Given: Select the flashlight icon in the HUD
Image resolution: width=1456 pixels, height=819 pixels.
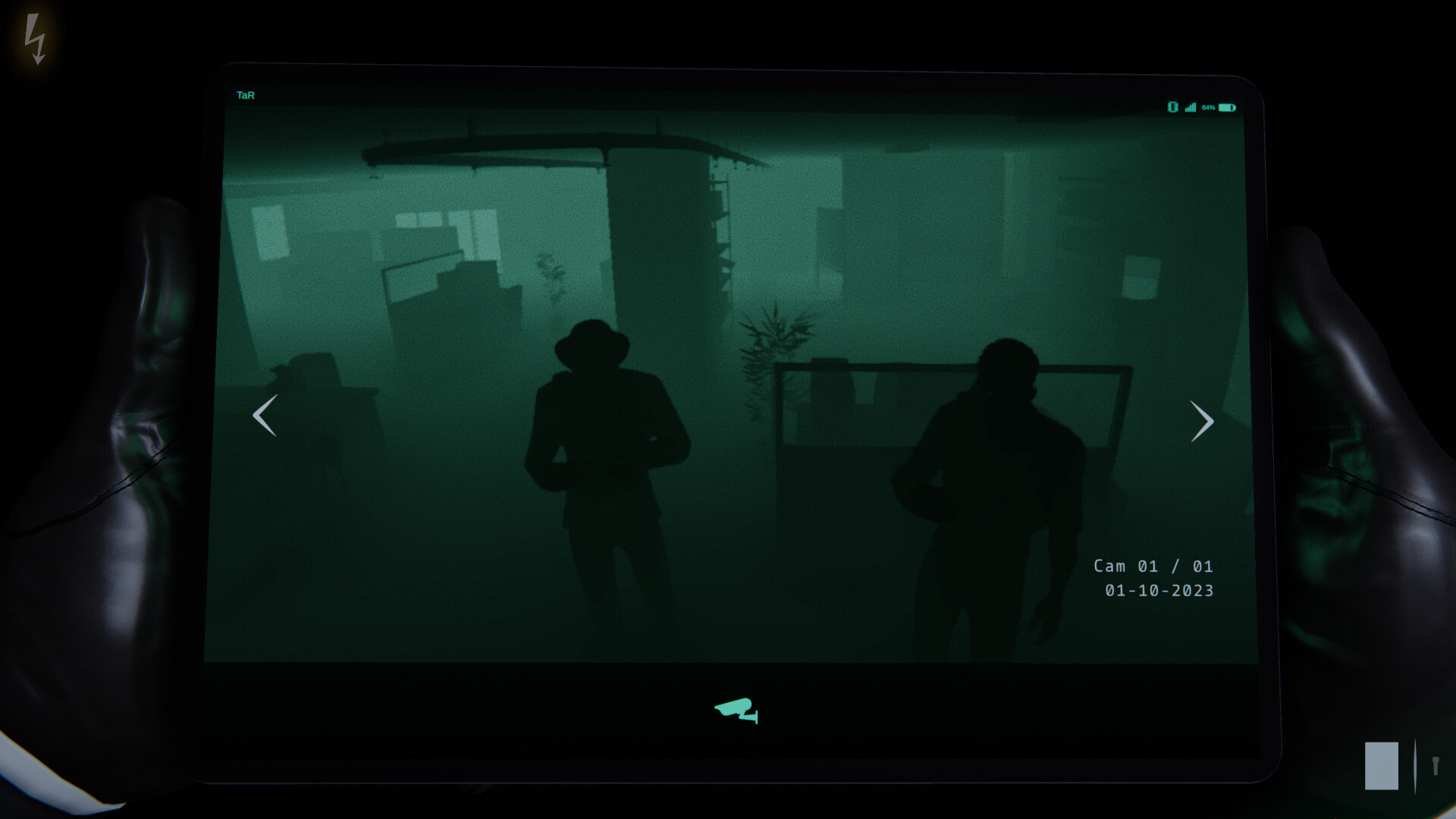Looking at the screenshot, I should click(1436, 766).
